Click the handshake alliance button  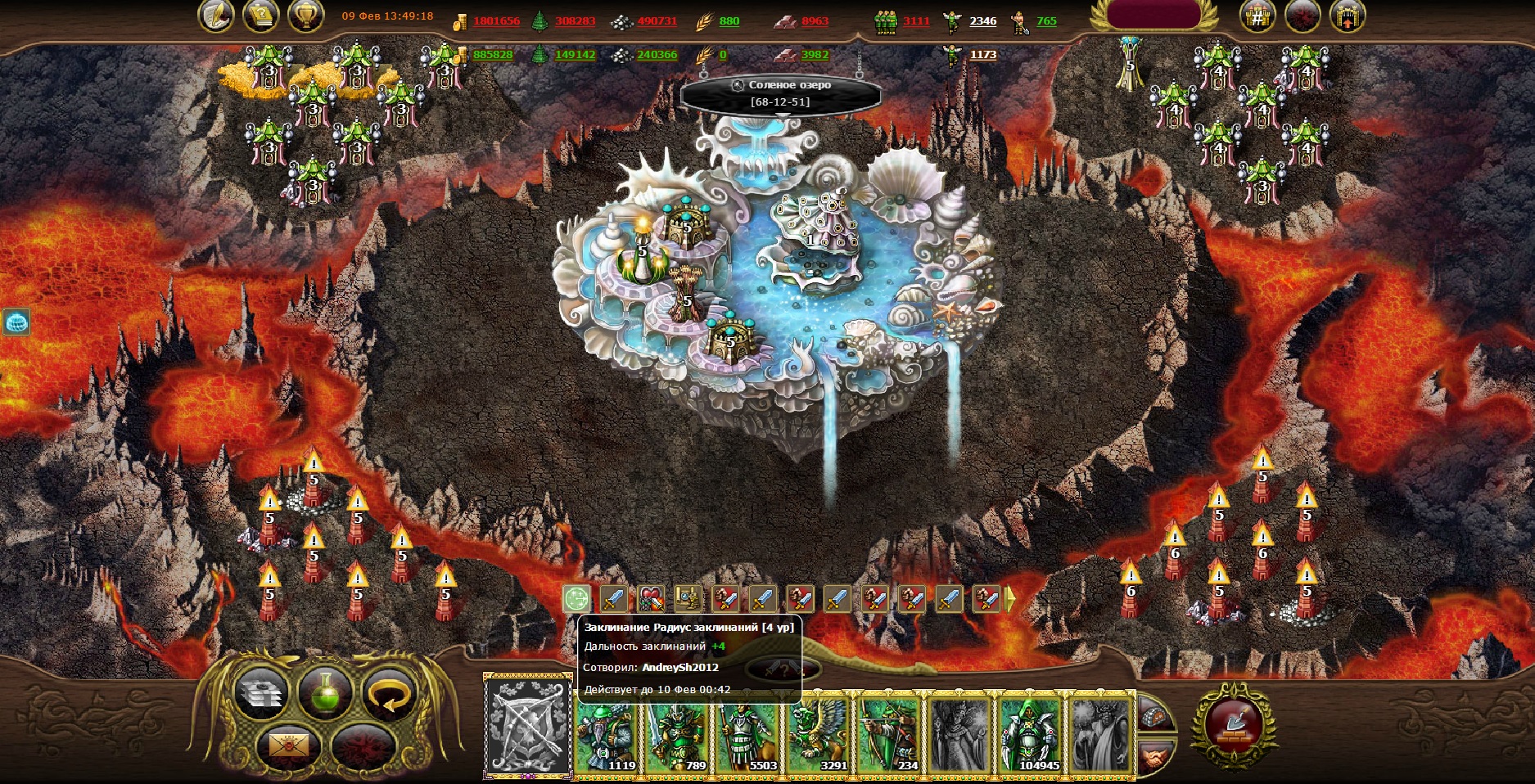(1154, 759)
